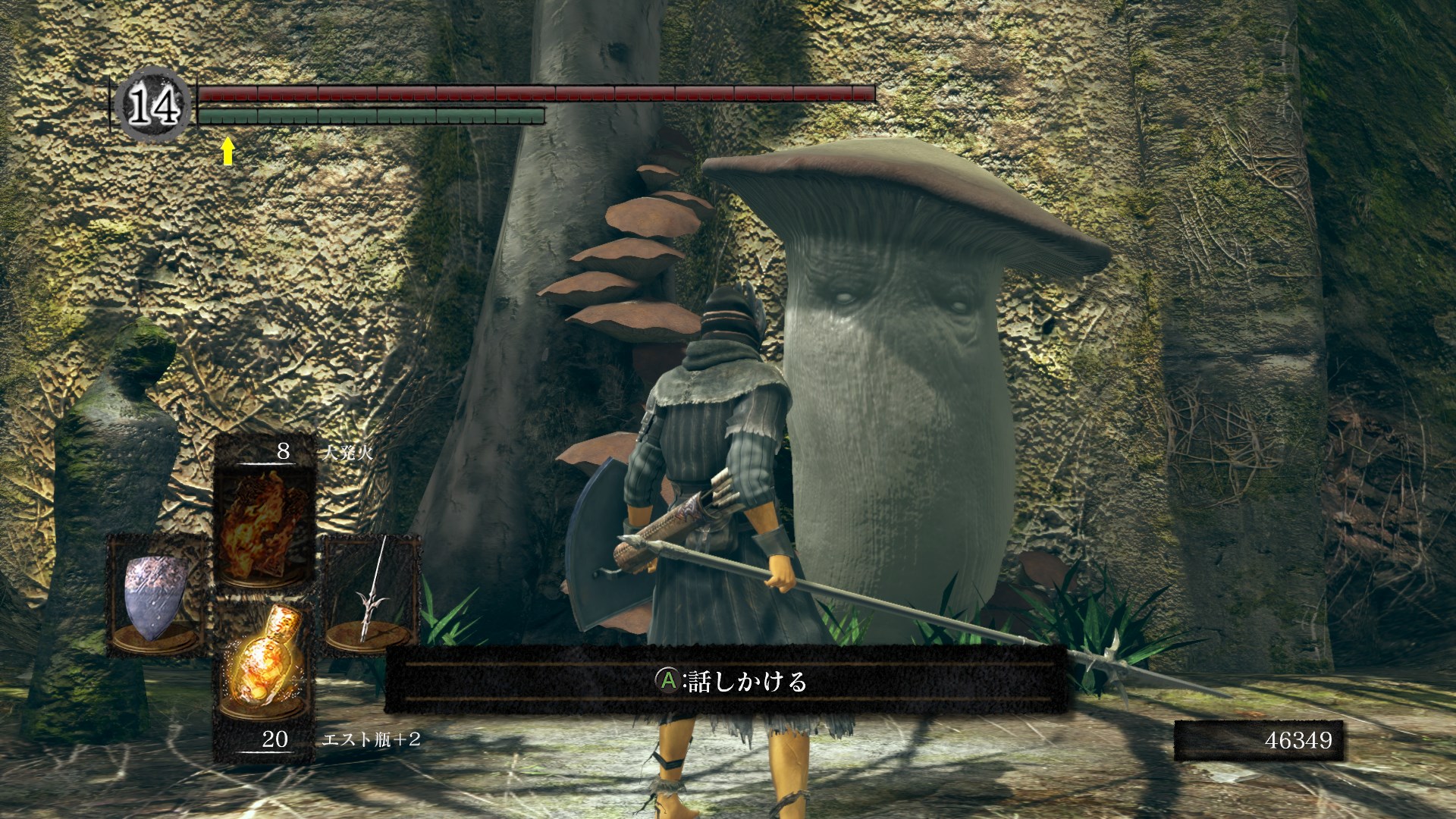The height and width of the screenshot is (819, 1456).
Task: Click the talk prompt bar
Action: click(x=728, y=681)
